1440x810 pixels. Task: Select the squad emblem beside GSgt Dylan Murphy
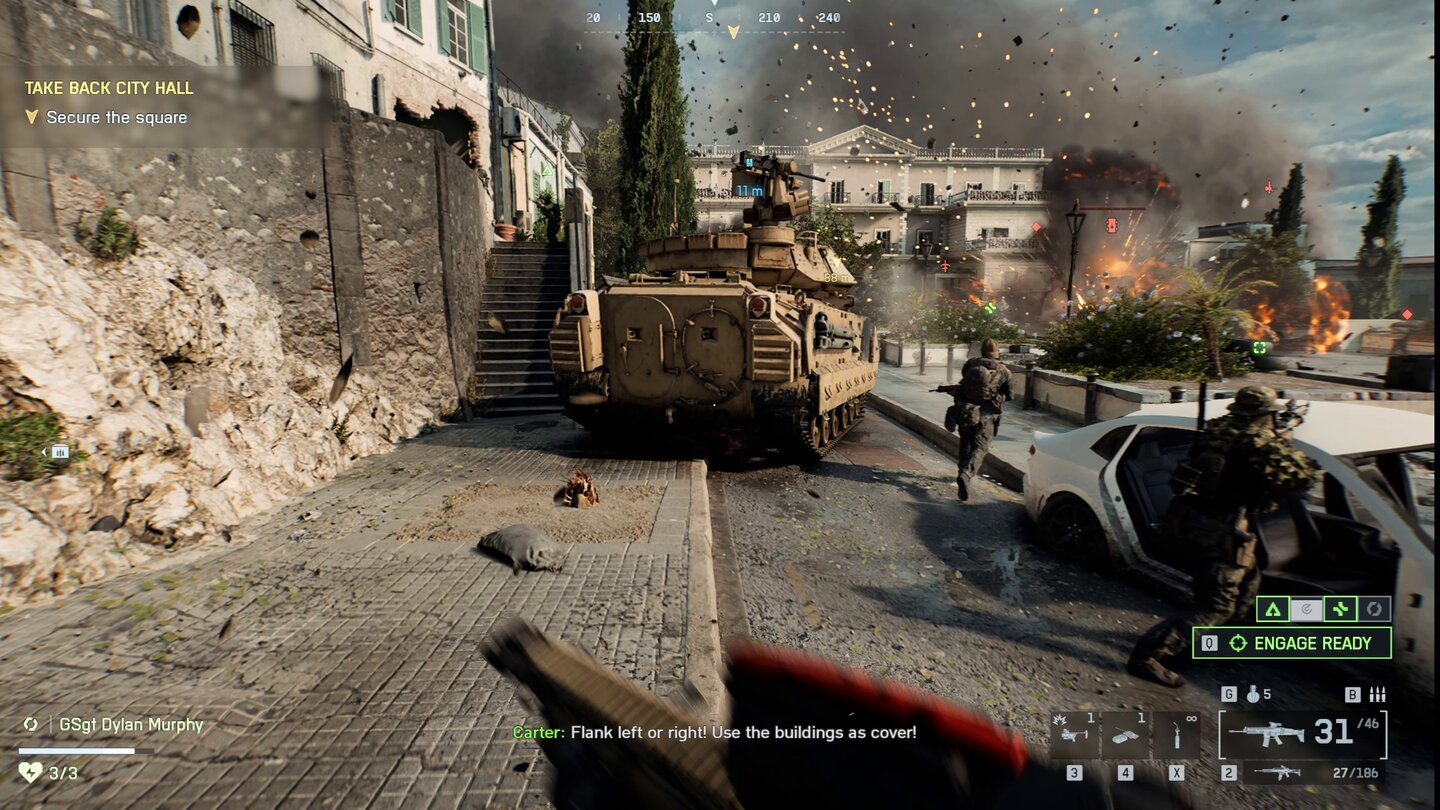click(x=31, y=724)
